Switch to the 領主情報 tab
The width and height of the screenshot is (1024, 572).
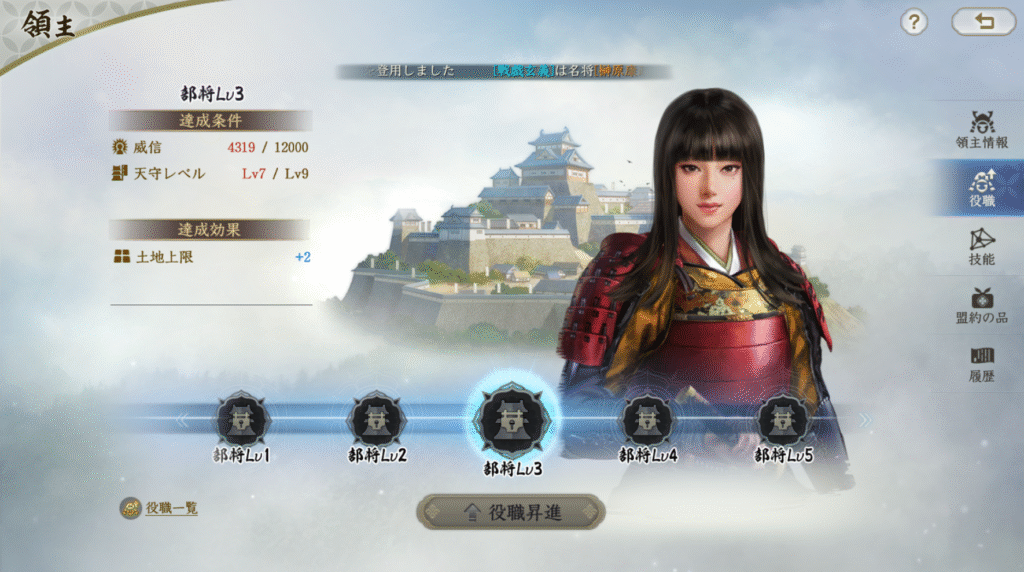click(981, 129)
